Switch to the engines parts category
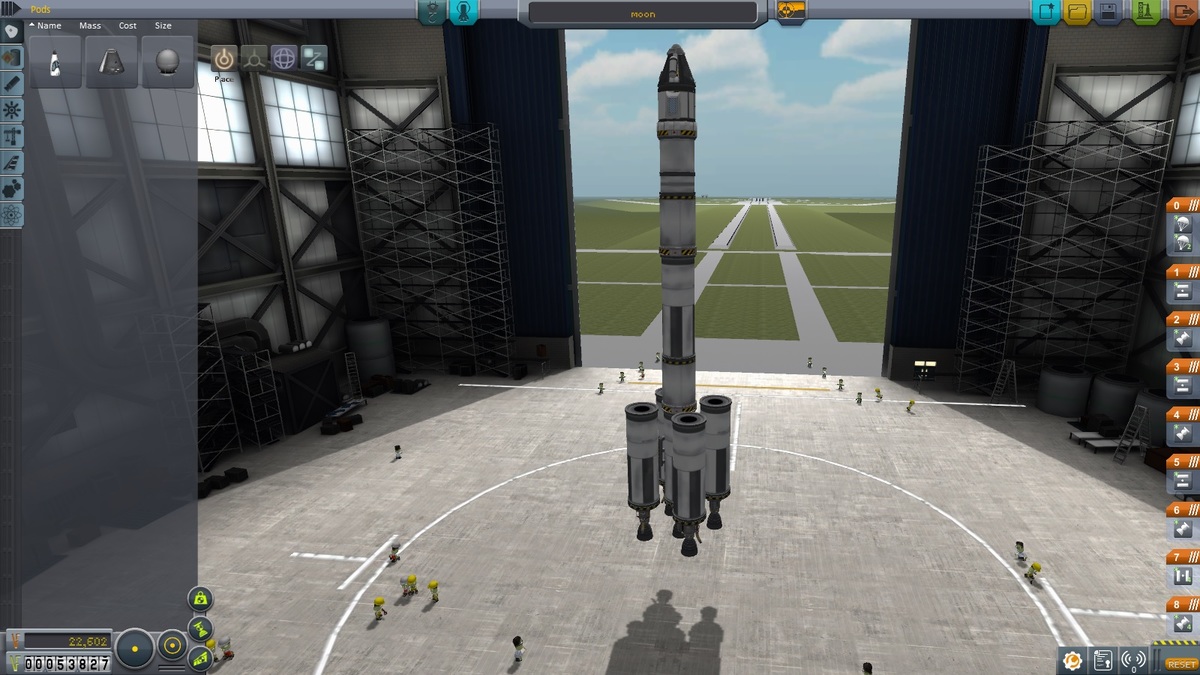Viewport: 1200px width, 675px height. pyautogui.click(x=11, y=83)
